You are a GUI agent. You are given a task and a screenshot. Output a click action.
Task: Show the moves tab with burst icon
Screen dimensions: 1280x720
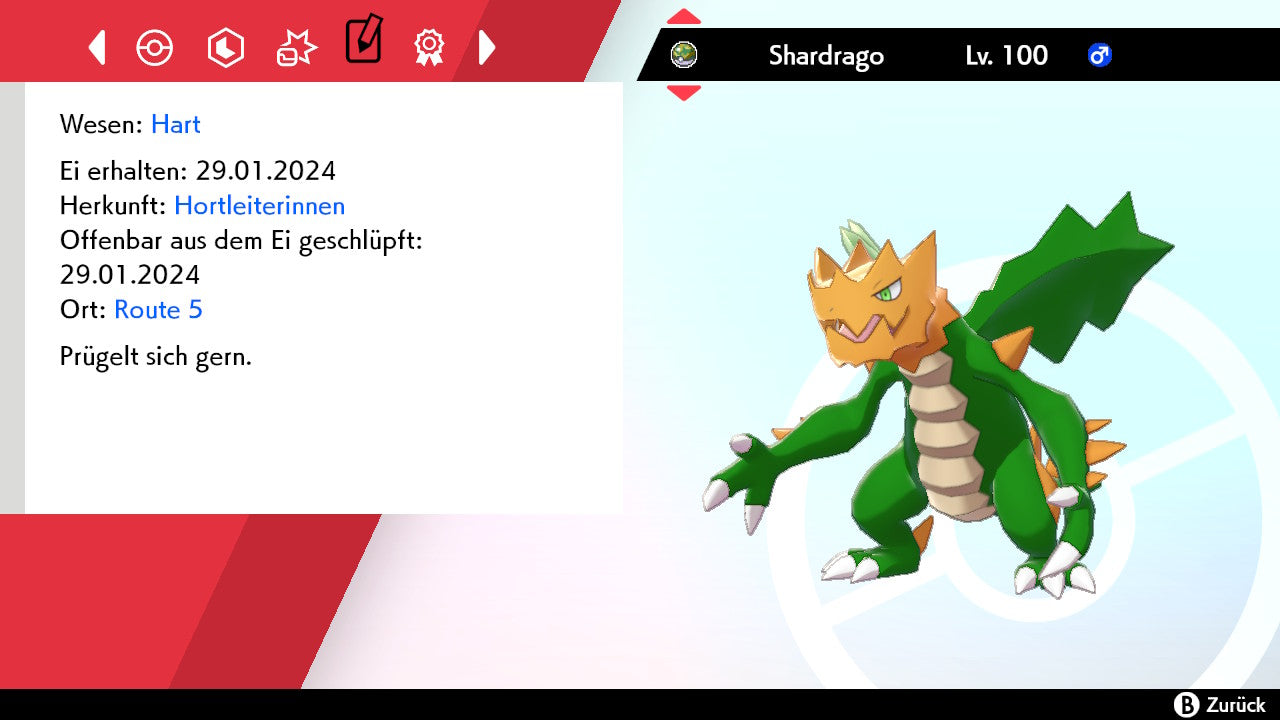pyautogui.click(x=296, y=48)
